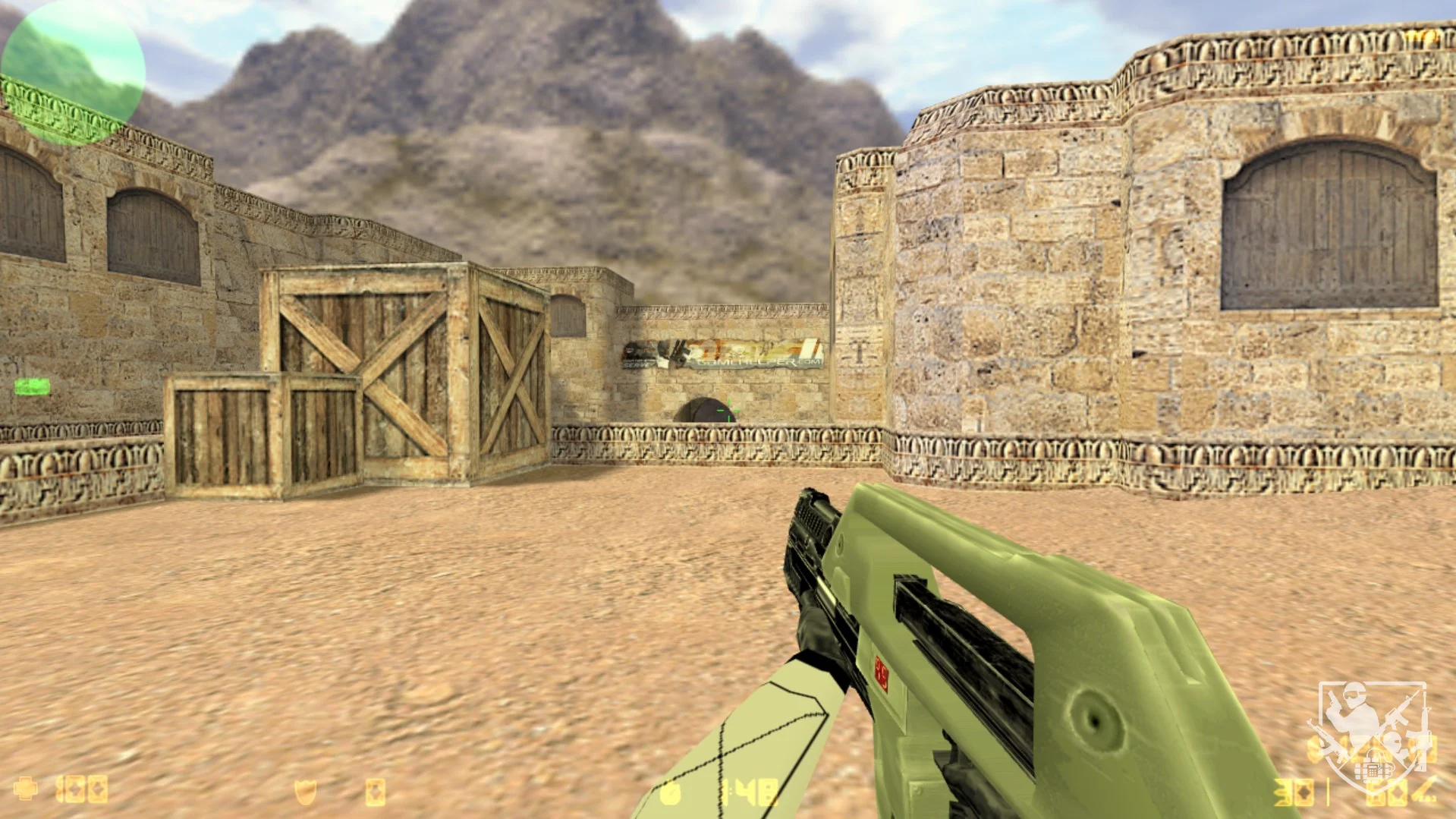Click the green radar circle
The image size is (1456, 819).
click(73, 72)
